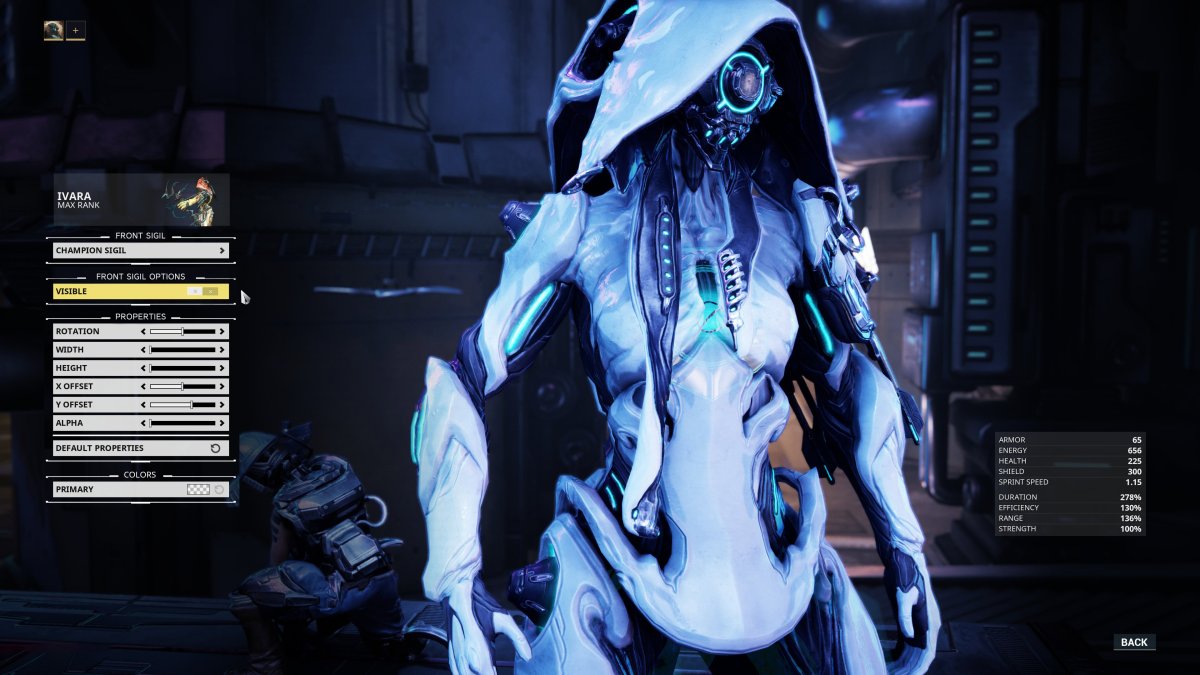The height and width of the screenshot is (675, 1200).
Task: Increase Rotation with its right arrow
Action: 222,331
